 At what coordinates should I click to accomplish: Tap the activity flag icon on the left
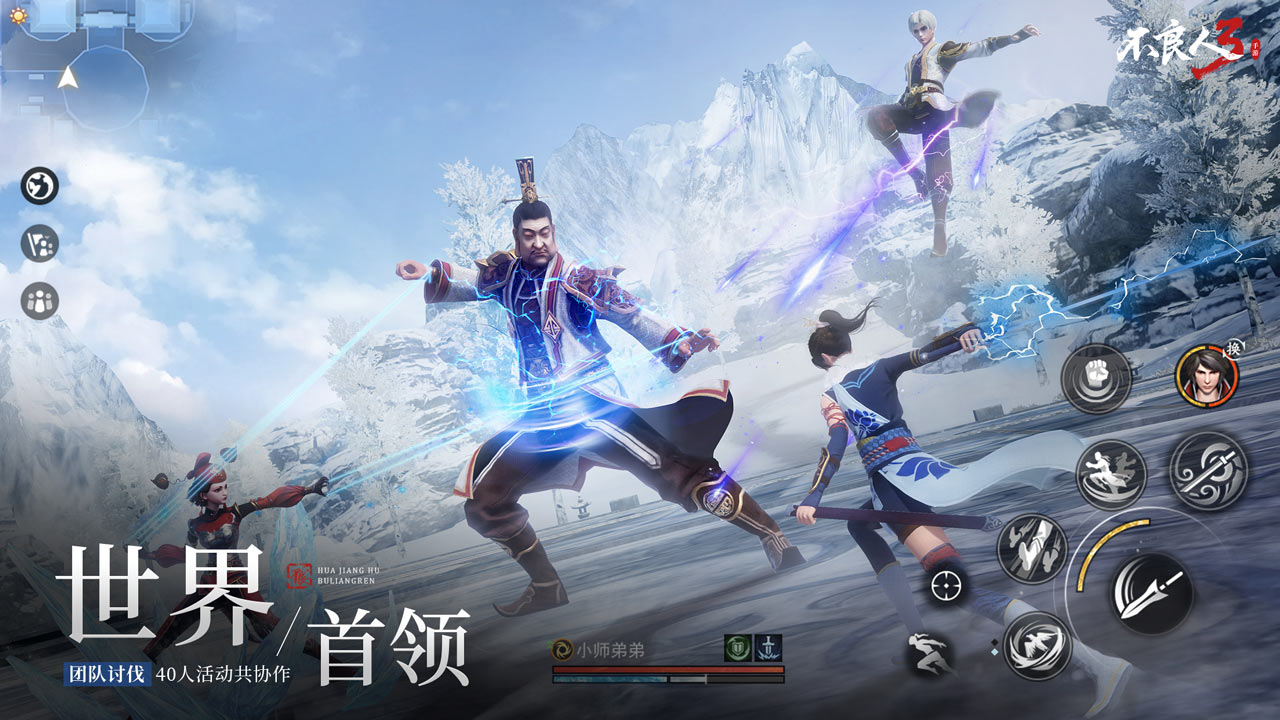pos(40,242)
